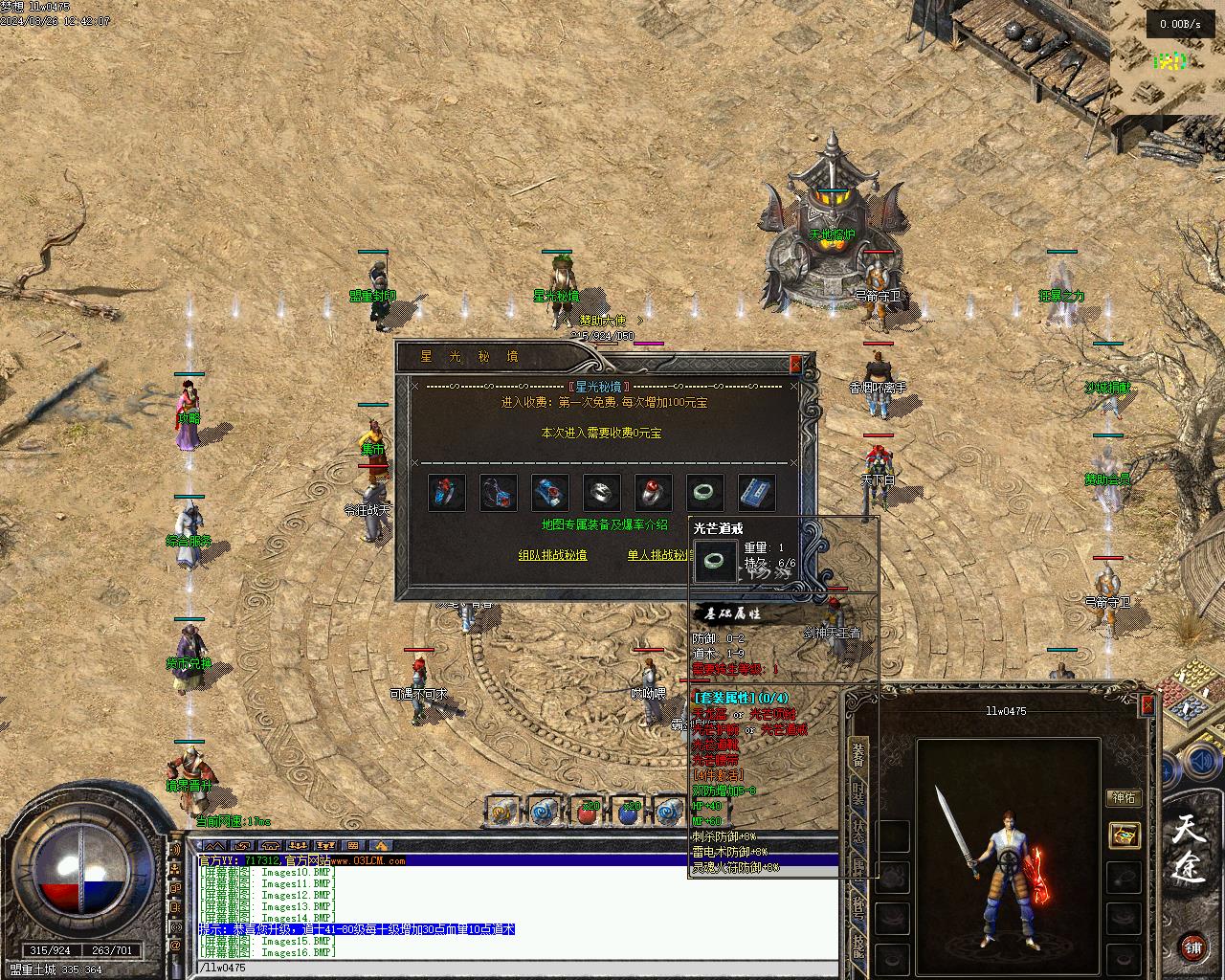Screen dimensions: 1225x980
Task: Switch to the 技能 skills tab
Action: pos(858,946)
